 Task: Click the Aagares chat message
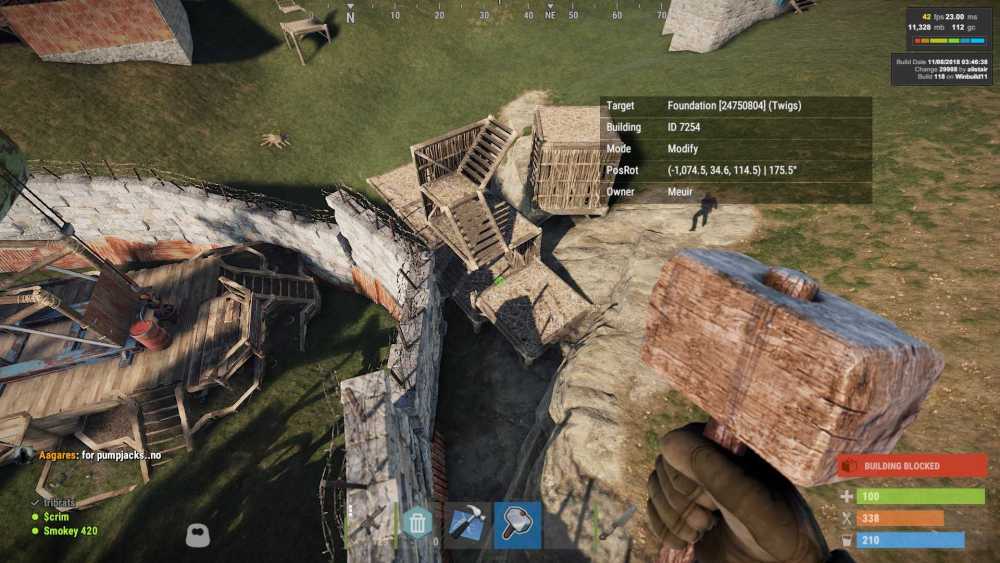101,456
